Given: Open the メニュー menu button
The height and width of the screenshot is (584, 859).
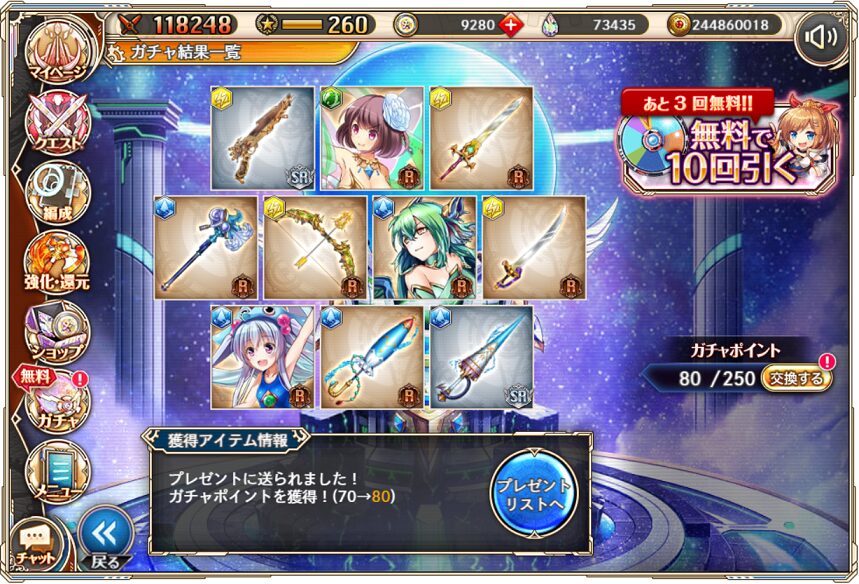Looking at the screenshot, I should pyautogui.click(x=58, y=470).
